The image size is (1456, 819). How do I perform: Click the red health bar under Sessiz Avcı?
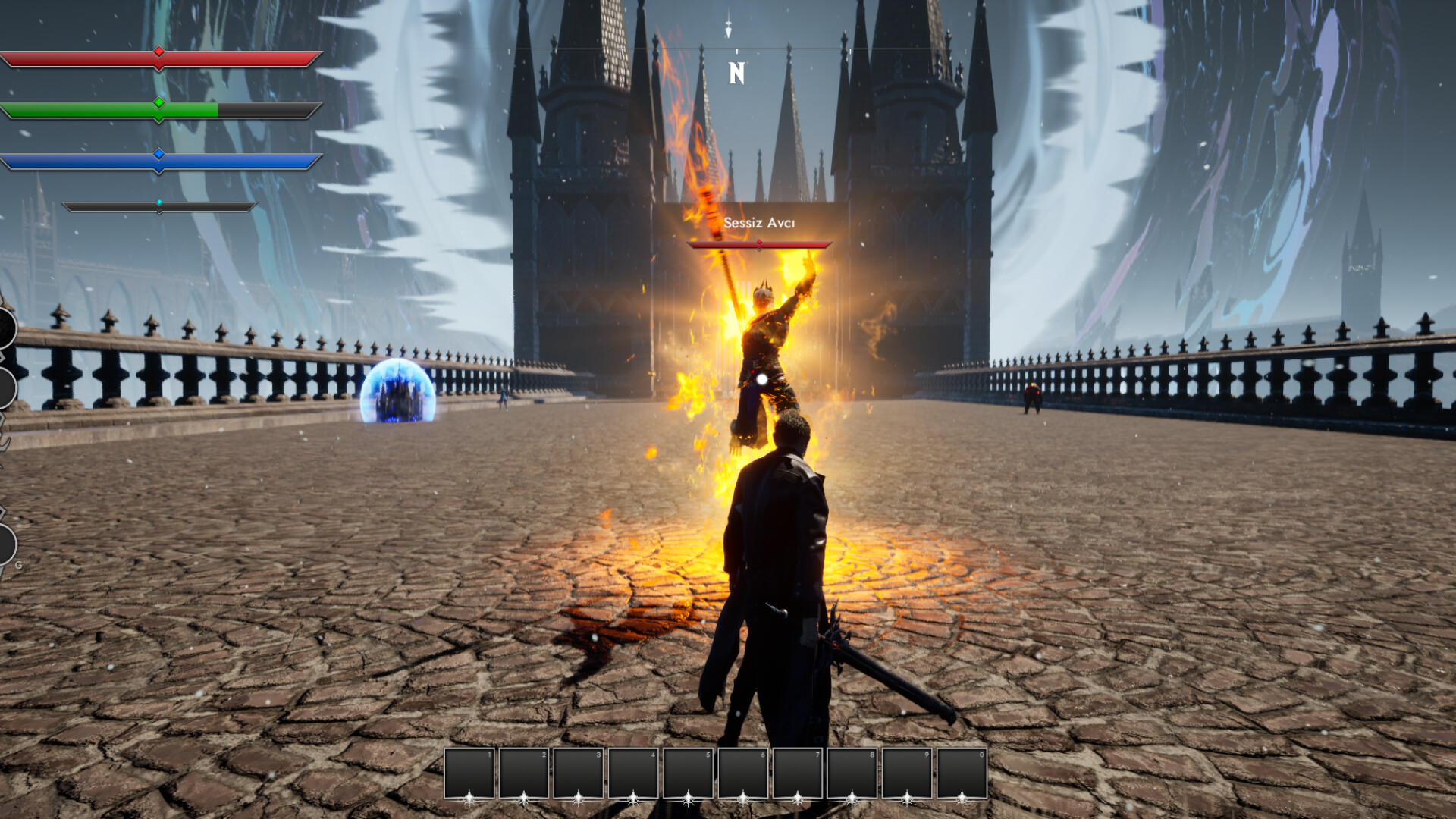coord(758,244)
